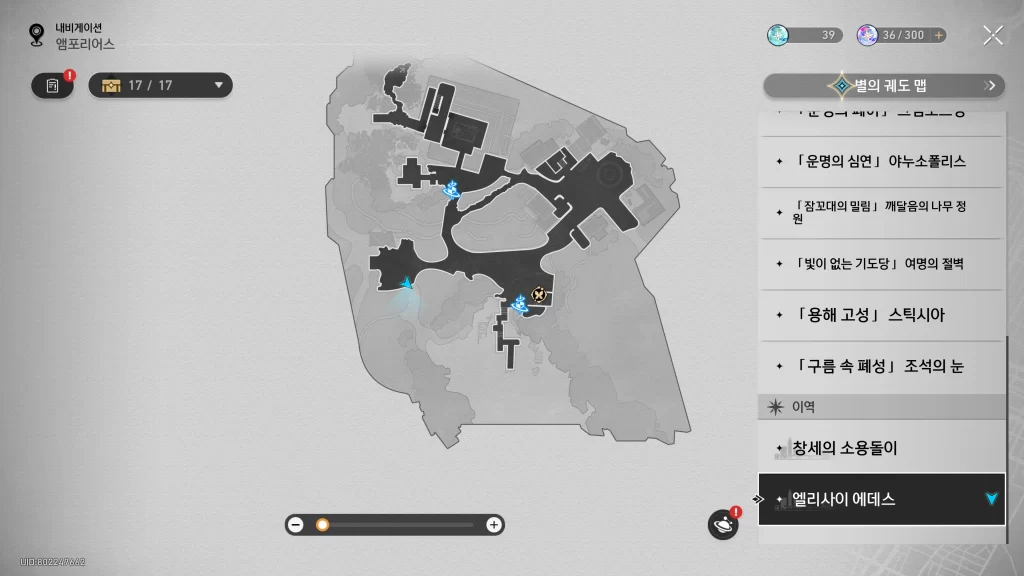Add trailblaze power with the plus button
The width and height of the screenshot is (1024, 576).
[x=938, y=35]
